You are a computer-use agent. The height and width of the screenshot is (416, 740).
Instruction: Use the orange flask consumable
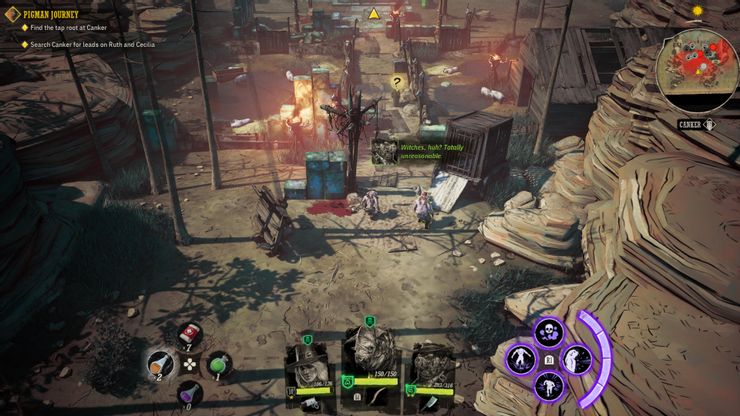pos(161,363)
